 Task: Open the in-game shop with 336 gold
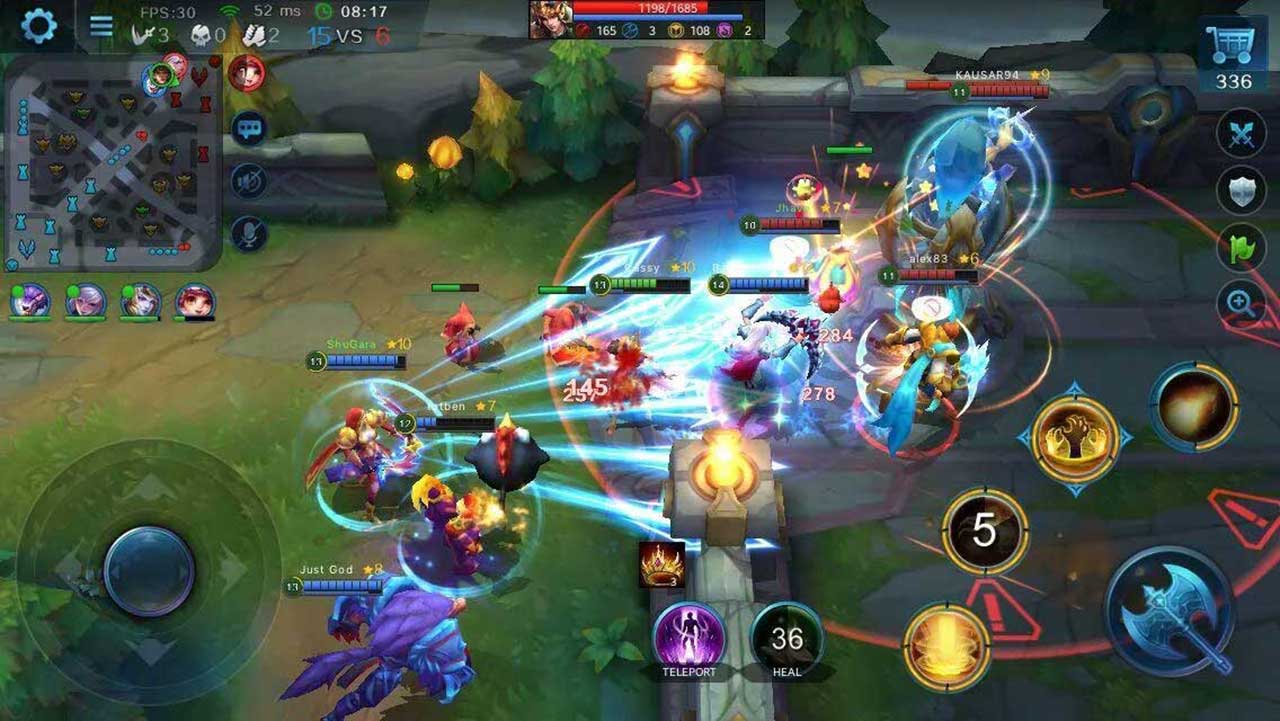click(x=1237, y=42)
